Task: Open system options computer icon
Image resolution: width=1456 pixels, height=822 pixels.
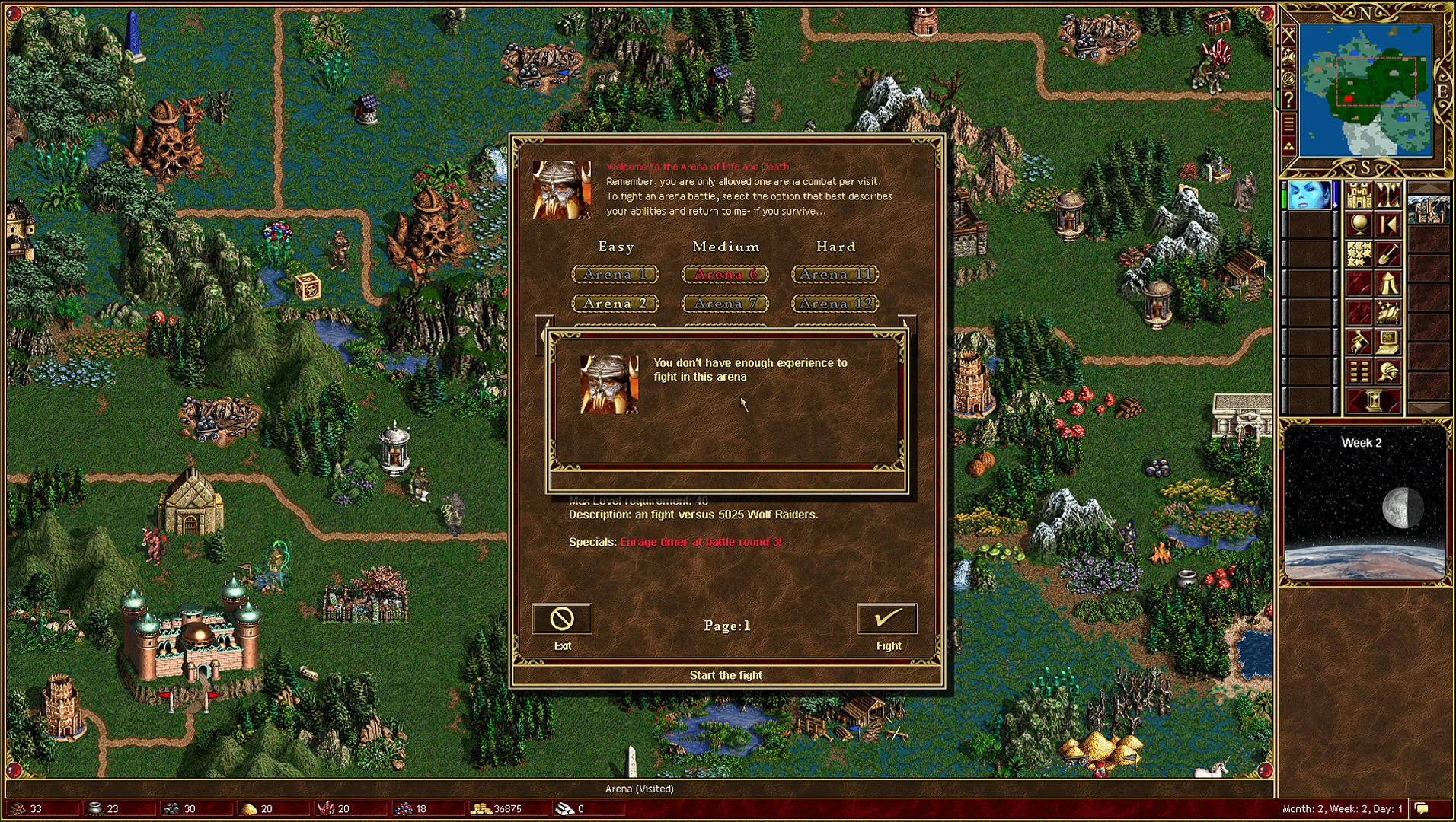Action: 1387,342
